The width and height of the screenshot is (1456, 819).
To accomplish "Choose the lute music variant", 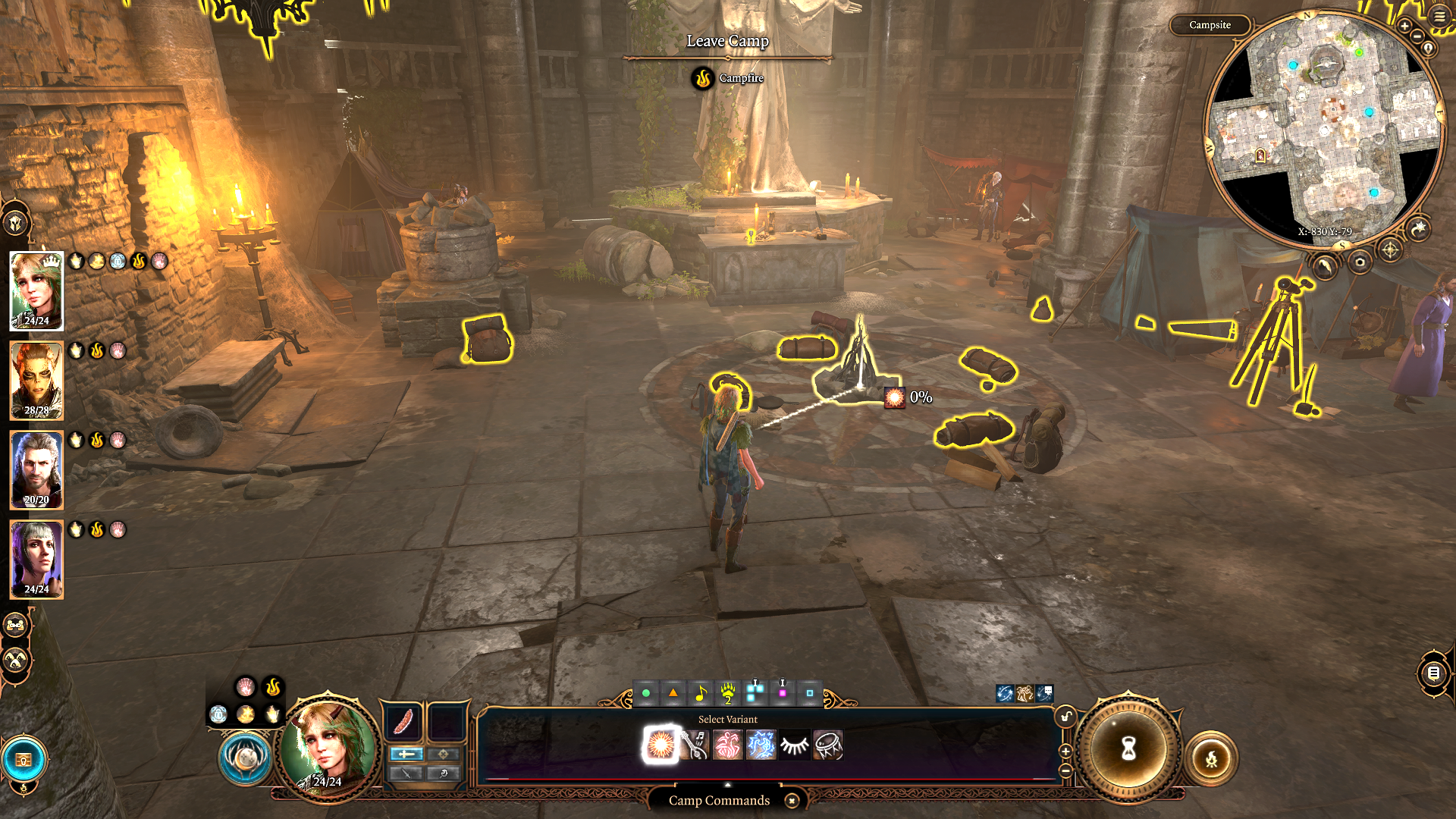I will [x=695, y=745].
